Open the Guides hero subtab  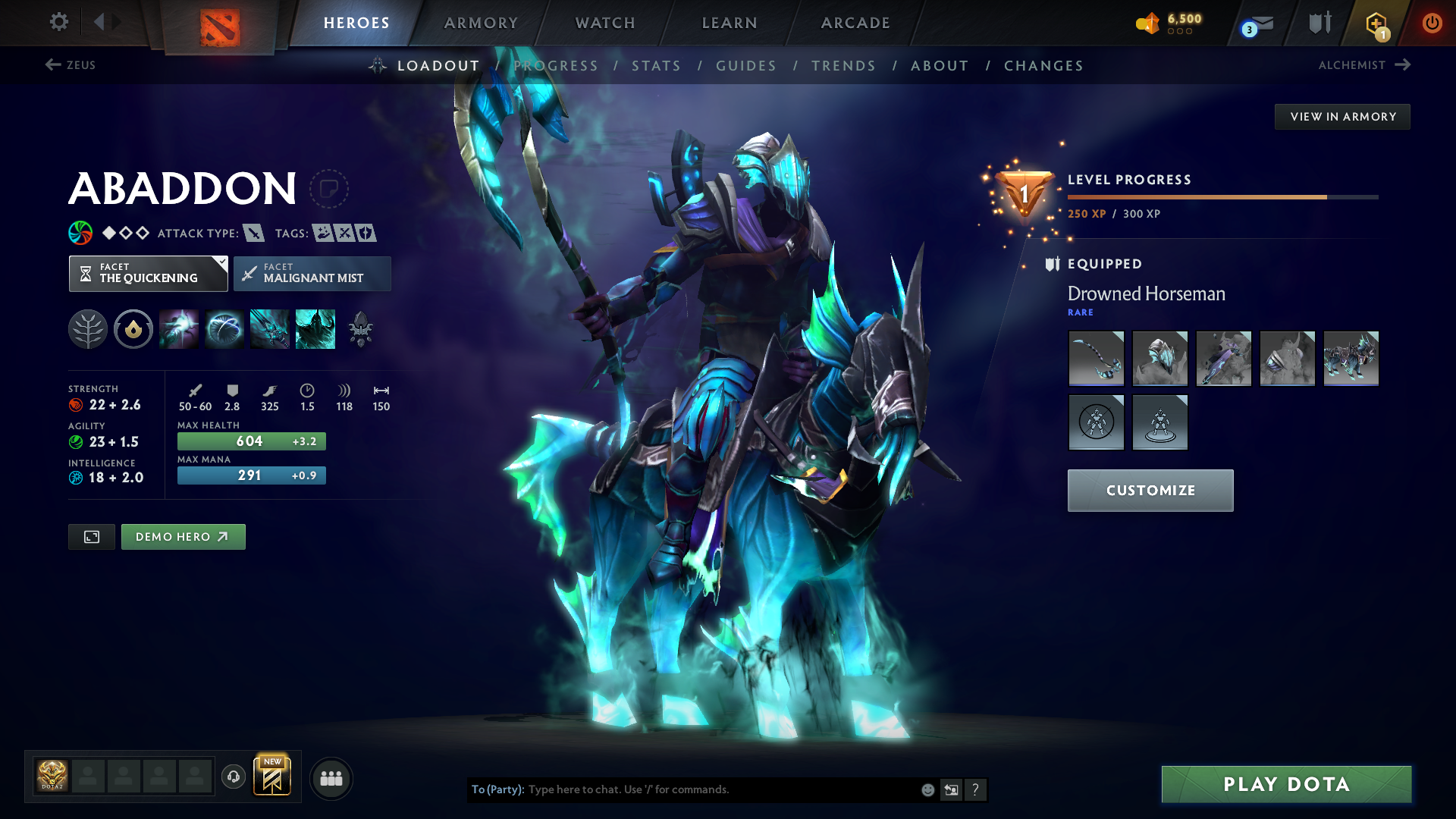pos(746,66)
